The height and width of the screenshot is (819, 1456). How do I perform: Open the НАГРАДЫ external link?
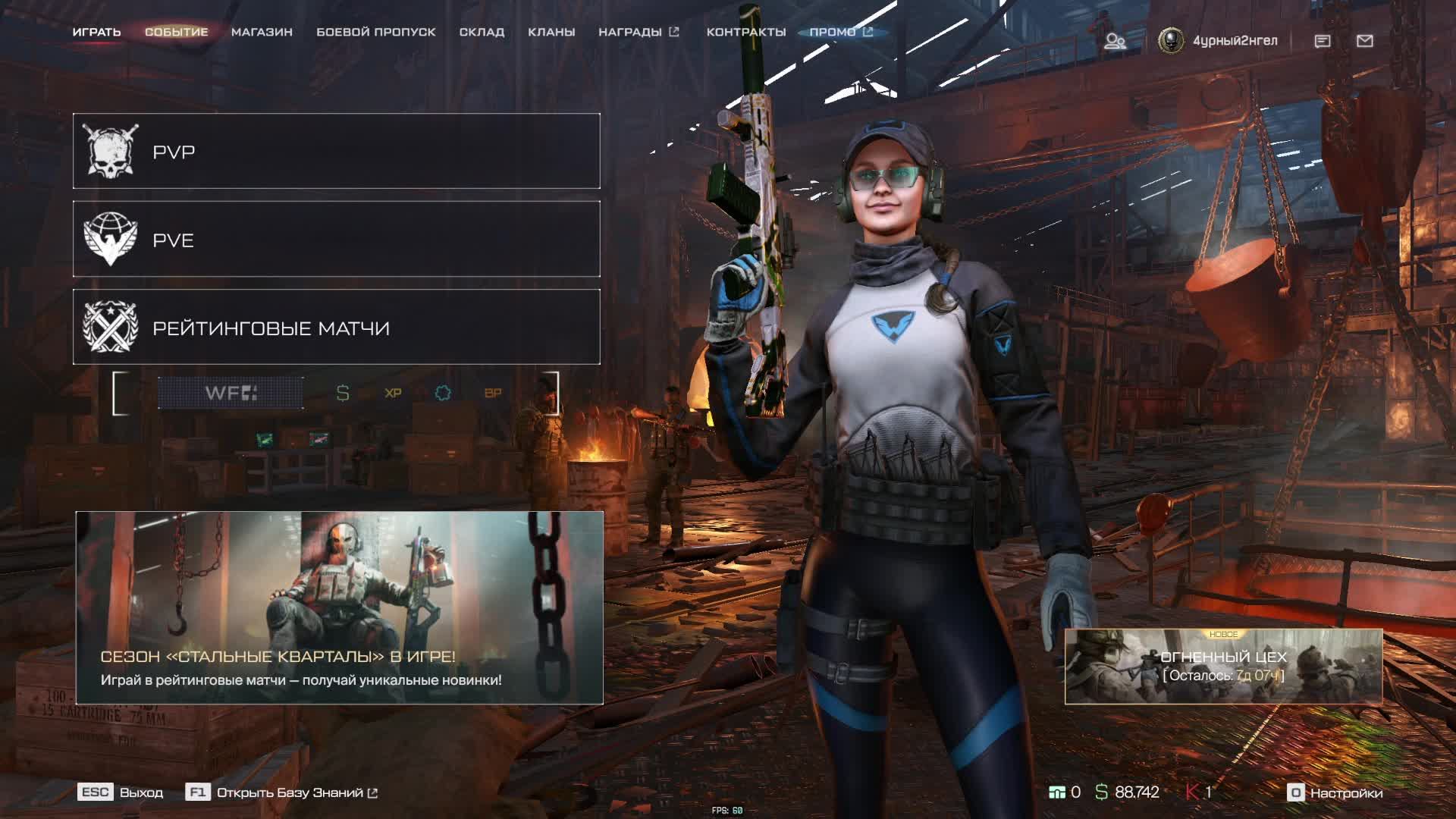[x=638, y=32]
